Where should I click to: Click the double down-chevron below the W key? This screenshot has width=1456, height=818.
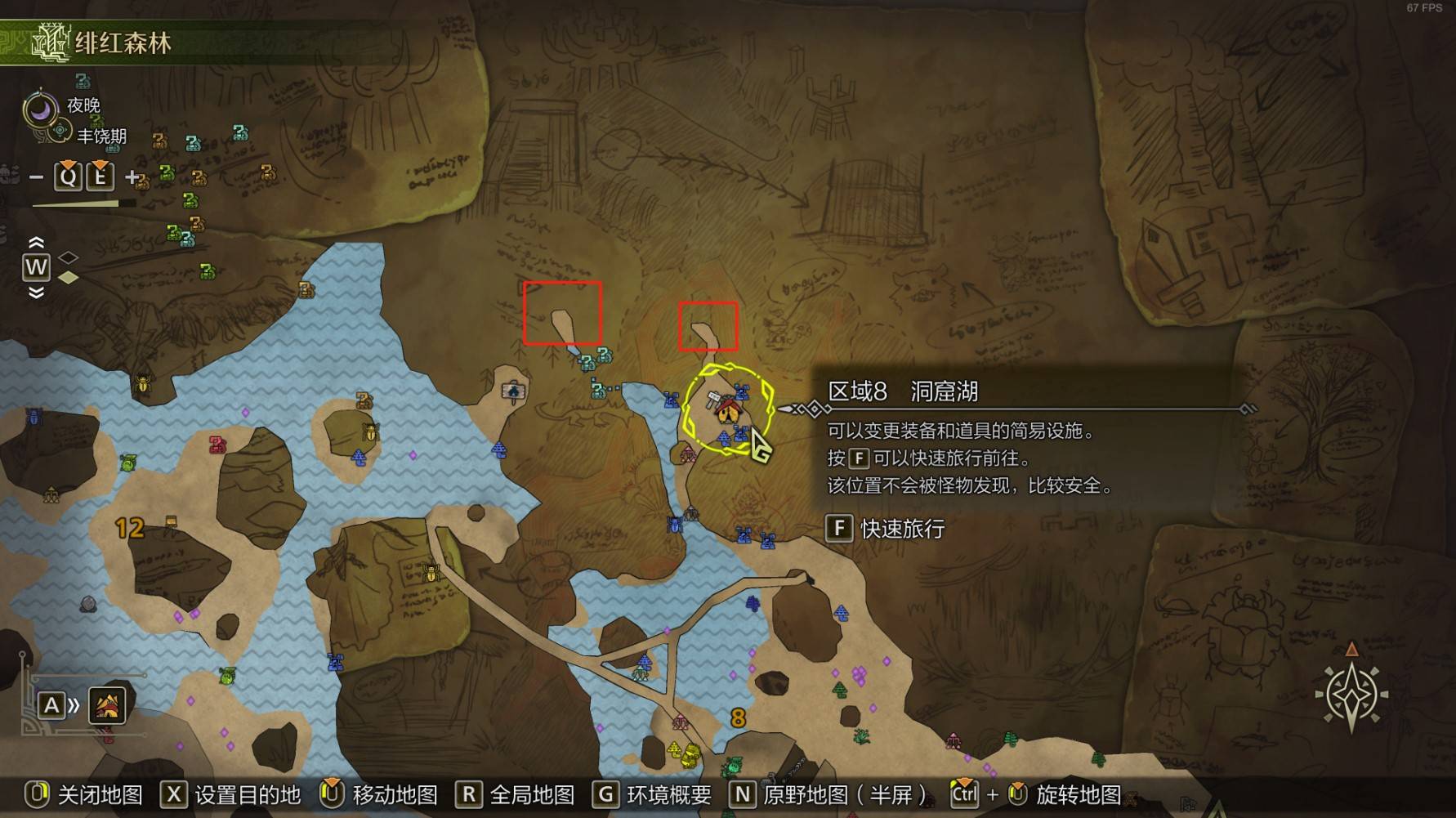pos(34,294)
